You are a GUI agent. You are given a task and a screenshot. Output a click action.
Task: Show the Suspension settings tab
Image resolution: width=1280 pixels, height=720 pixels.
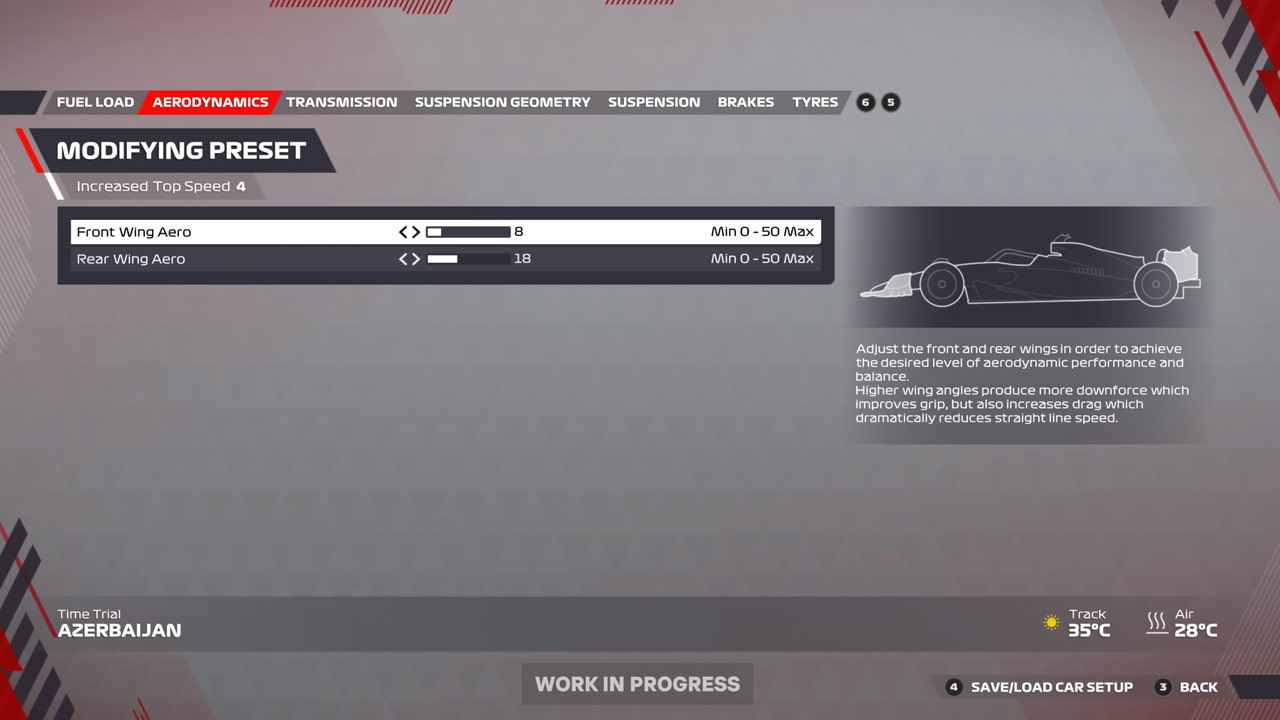coord(654,102)
